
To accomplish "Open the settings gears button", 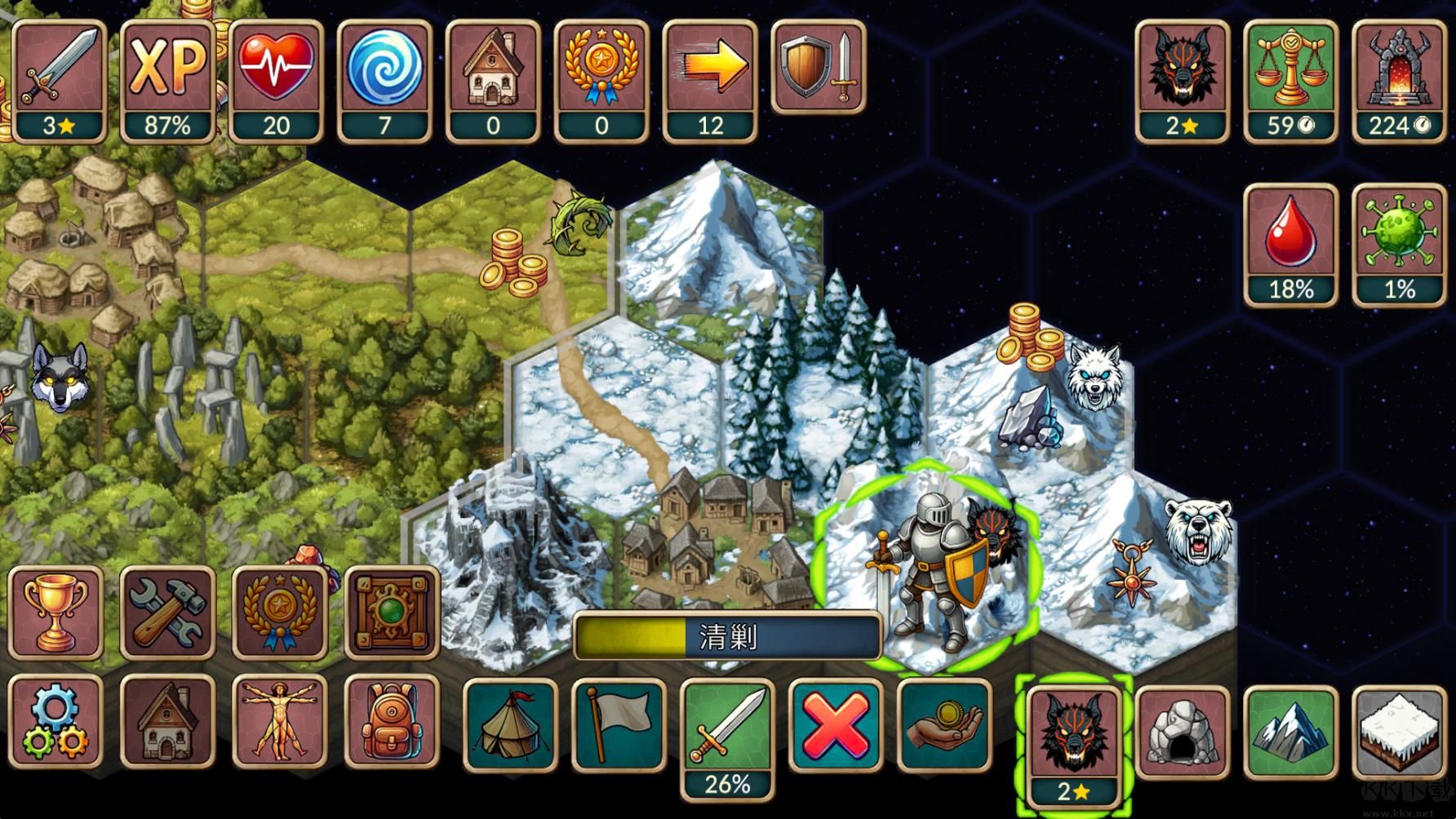I will tap(55, 722).
